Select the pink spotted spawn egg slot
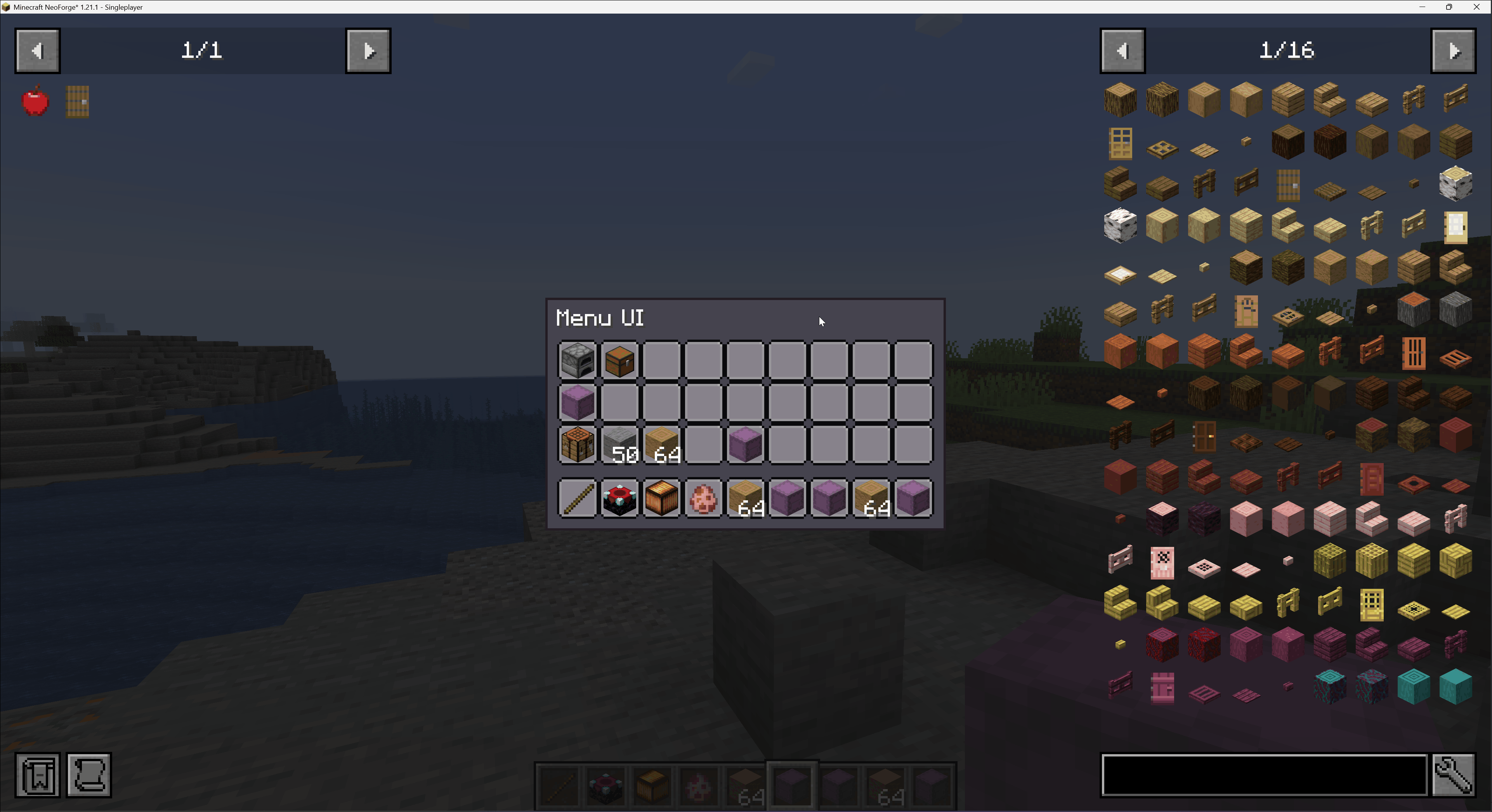Viewport: 1492px width, 812px height. click(x=703, y=498)
